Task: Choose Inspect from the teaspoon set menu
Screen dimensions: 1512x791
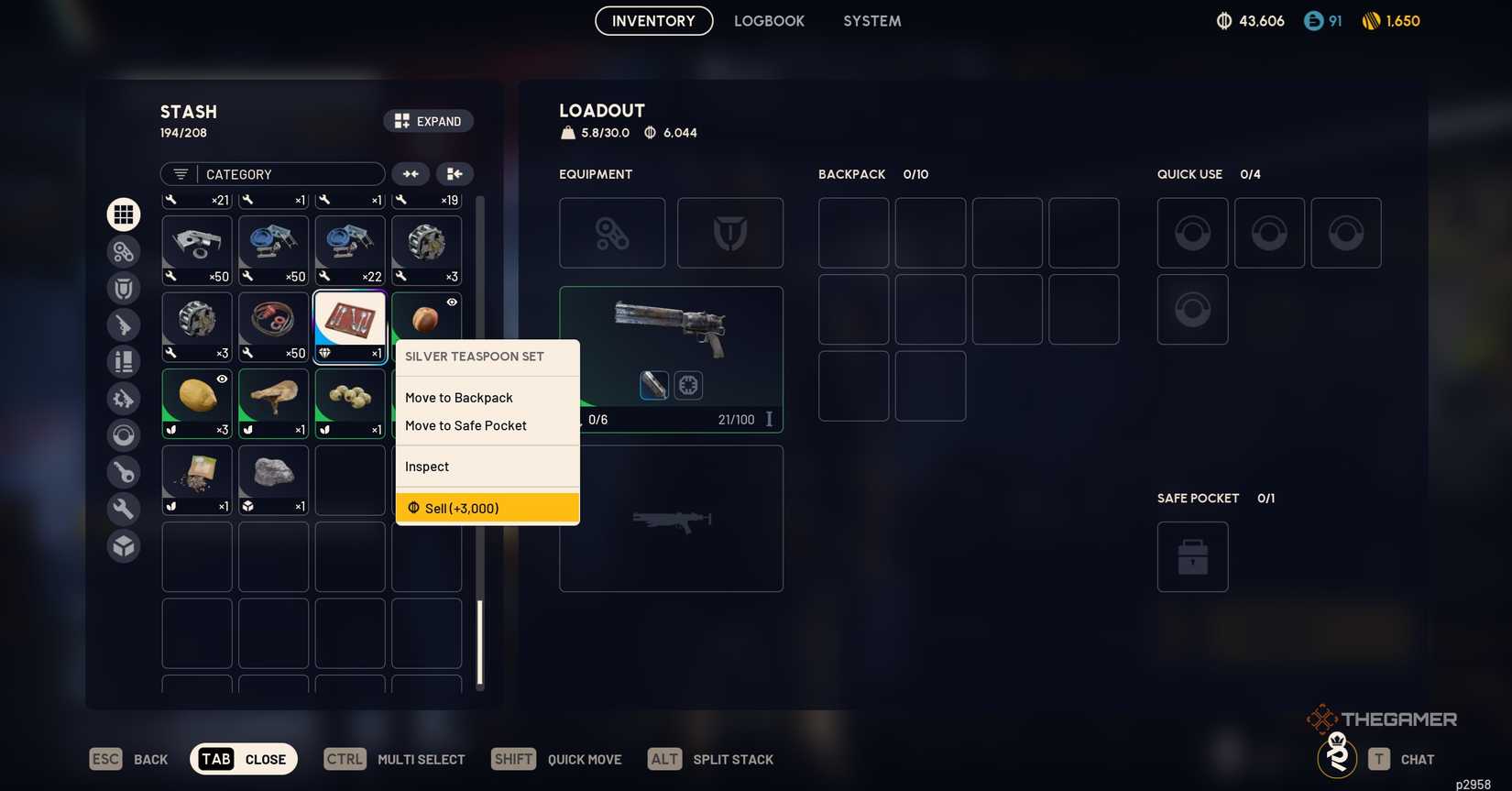Action: coord(426,466)
